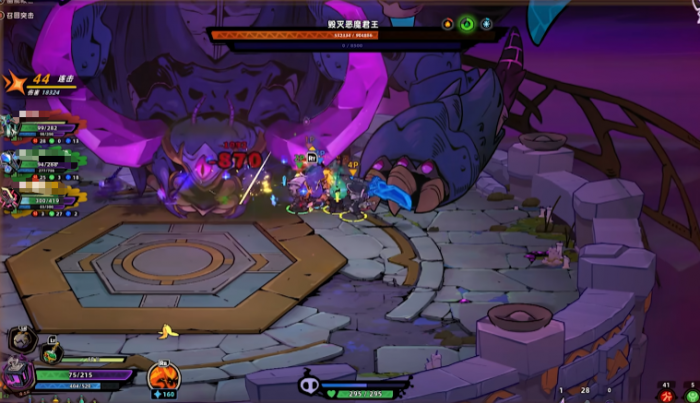Screen dimensions: 700x403
Task: Click the orange flame boss status icon
Action: click(x=447, y=23)
